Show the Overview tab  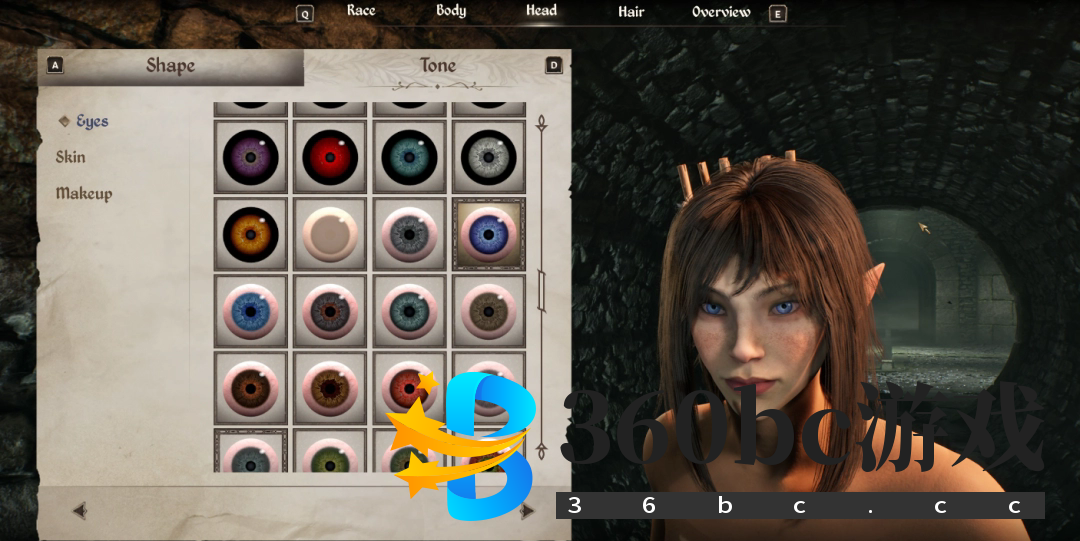coord(721,12)
